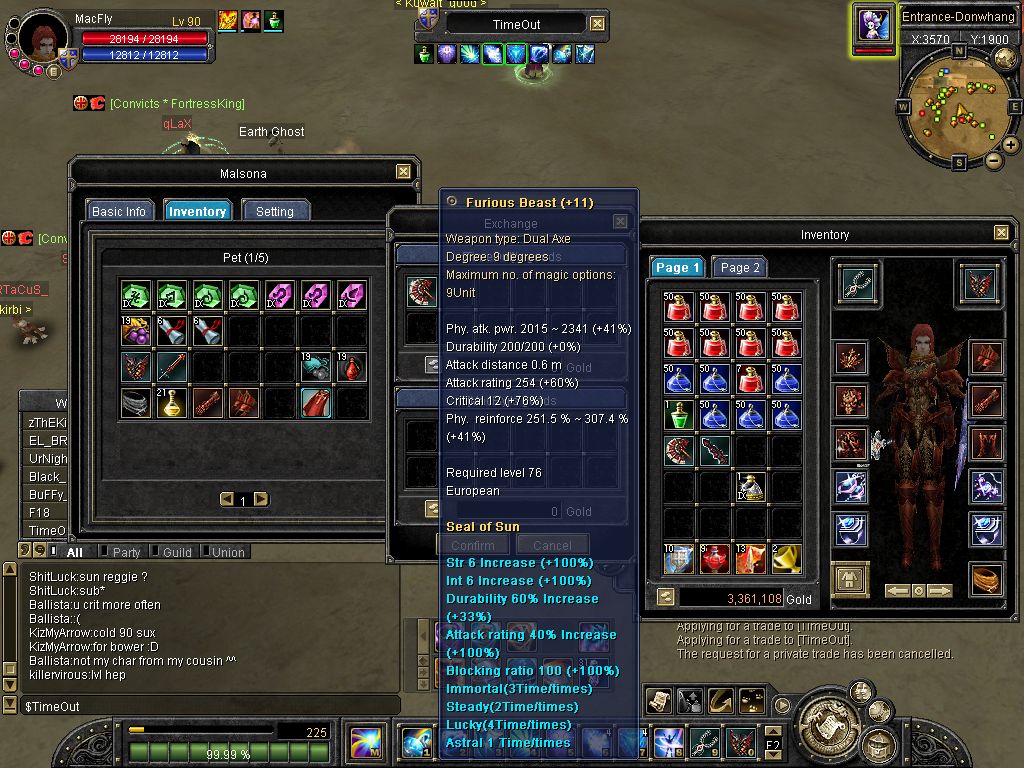This screenshot has height=768, width=1024.
Task: Zoom in the minimap
Action: (1011, 145)
